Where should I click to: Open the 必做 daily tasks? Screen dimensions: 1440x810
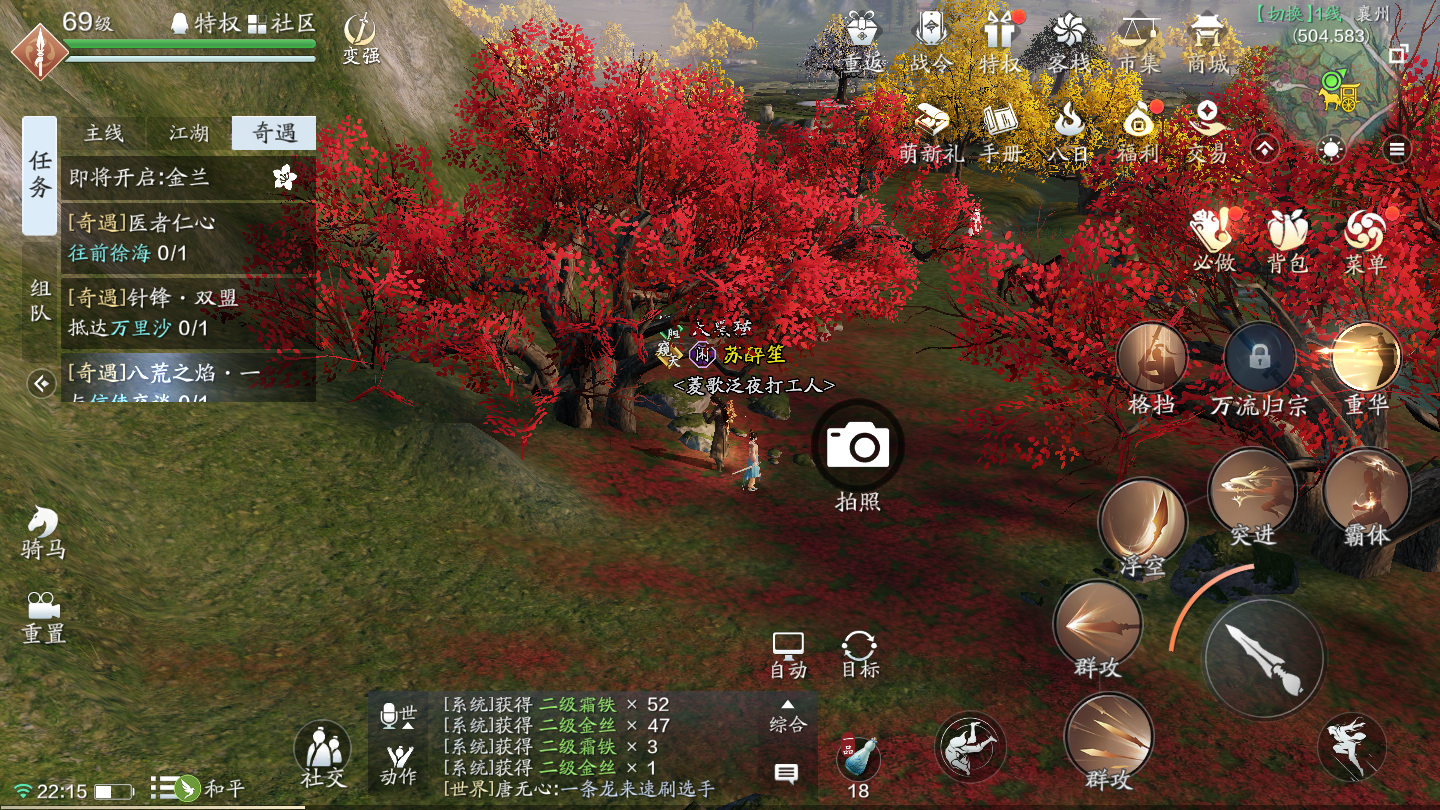point(1214,240)
